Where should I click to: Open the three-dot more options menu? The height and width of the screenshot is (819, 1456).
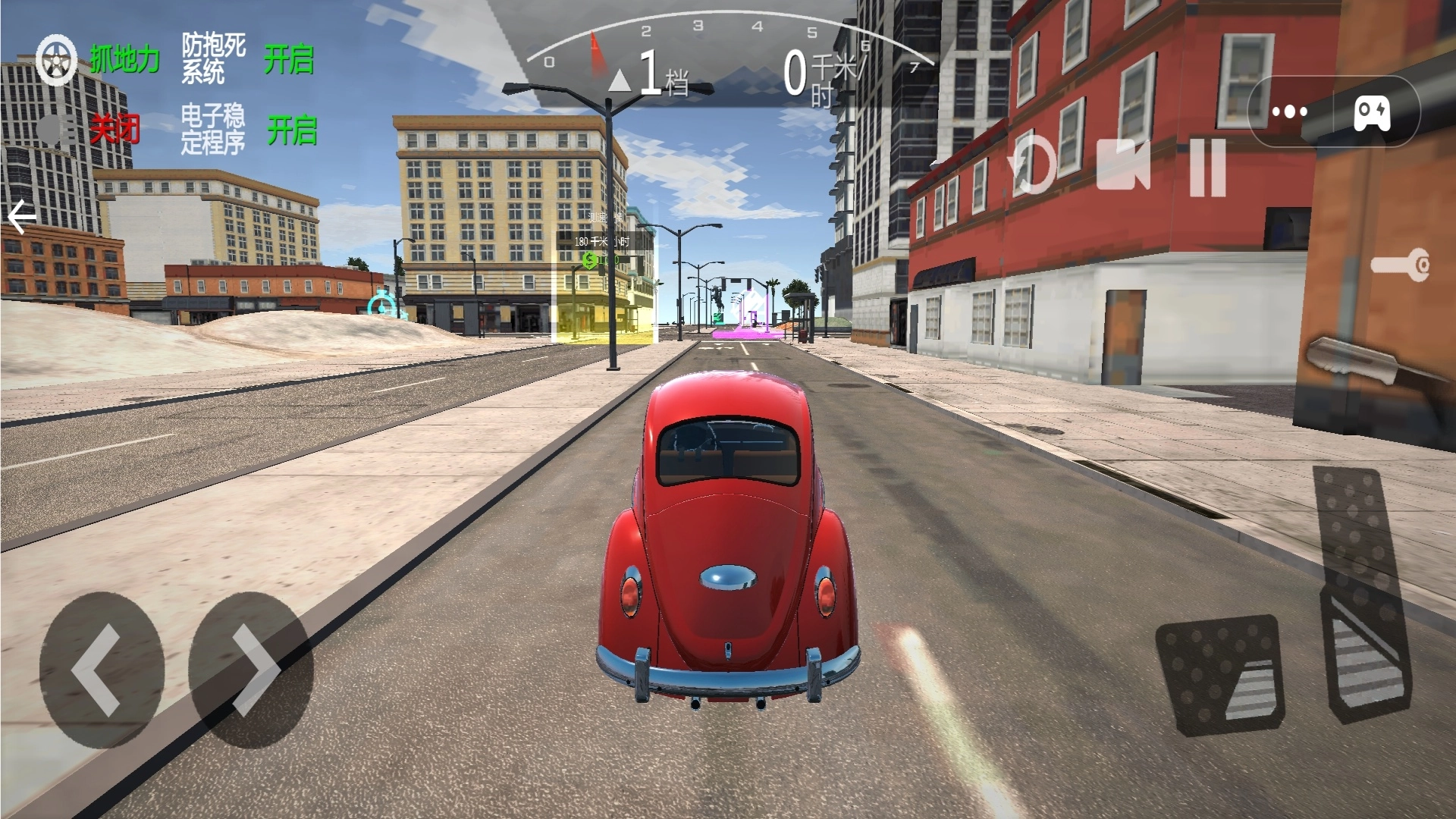(x=1290, y=112)
